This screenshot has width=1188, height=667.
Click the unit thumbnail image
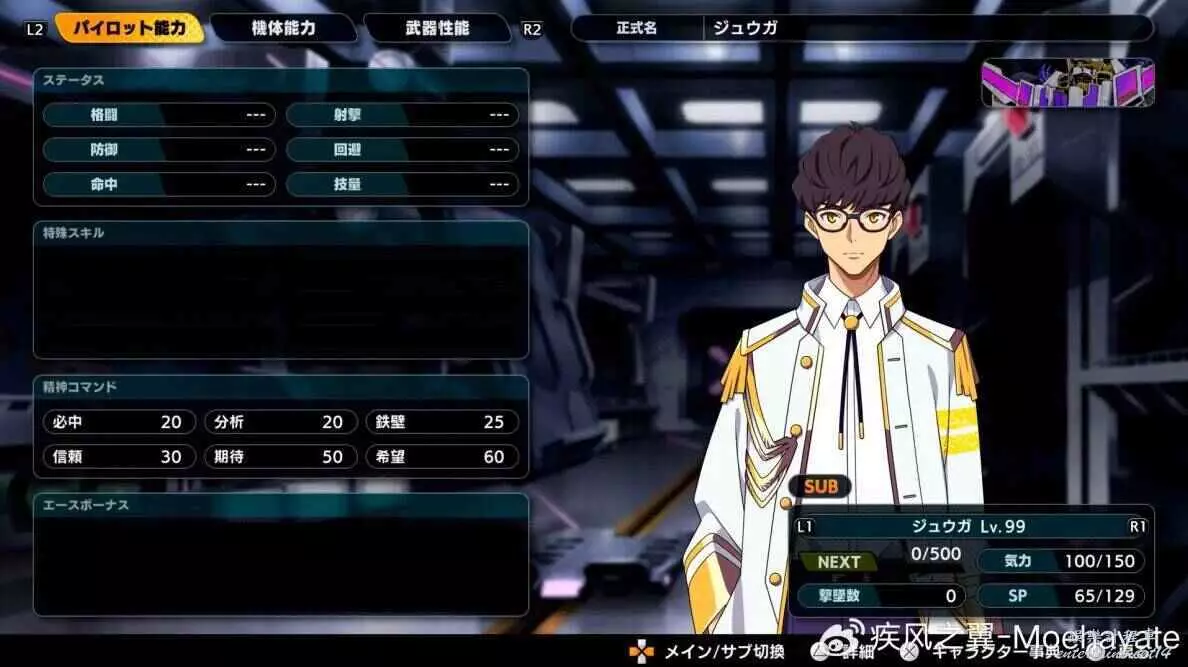click(1068, 82)
